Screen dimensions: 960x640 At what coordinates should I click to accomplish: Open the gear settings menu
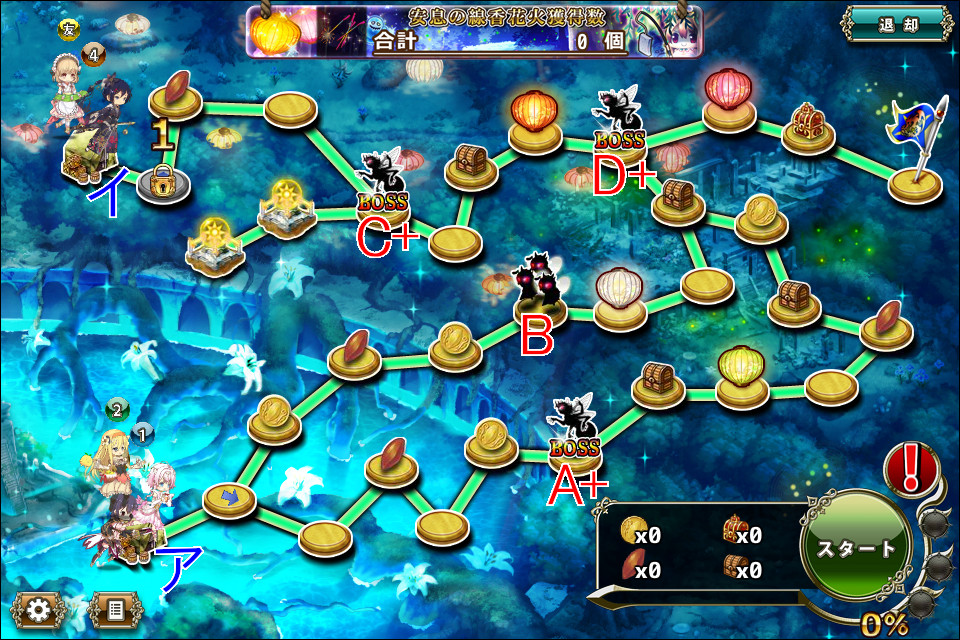pyautogui.click(x=40, y=608)
